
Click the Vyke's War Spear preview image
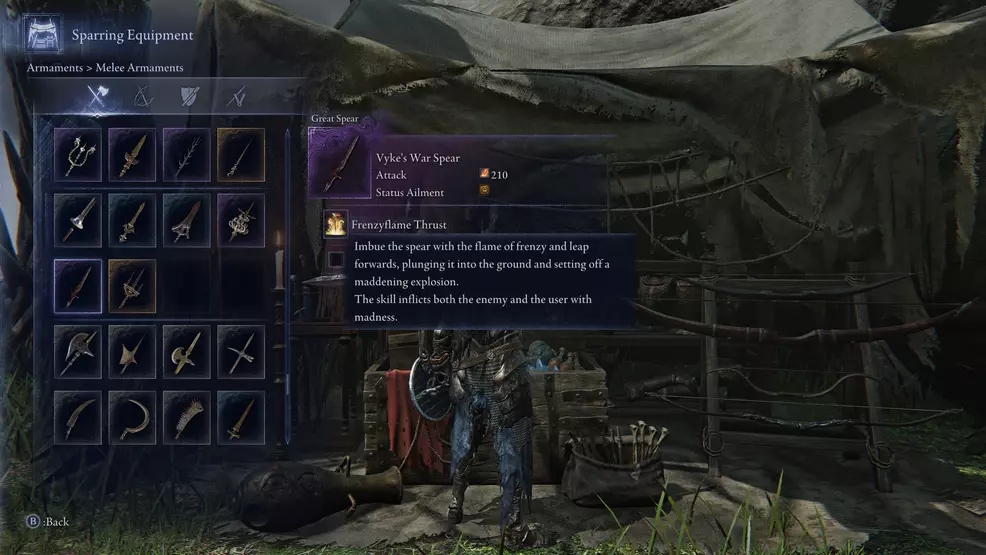(340, 163)
